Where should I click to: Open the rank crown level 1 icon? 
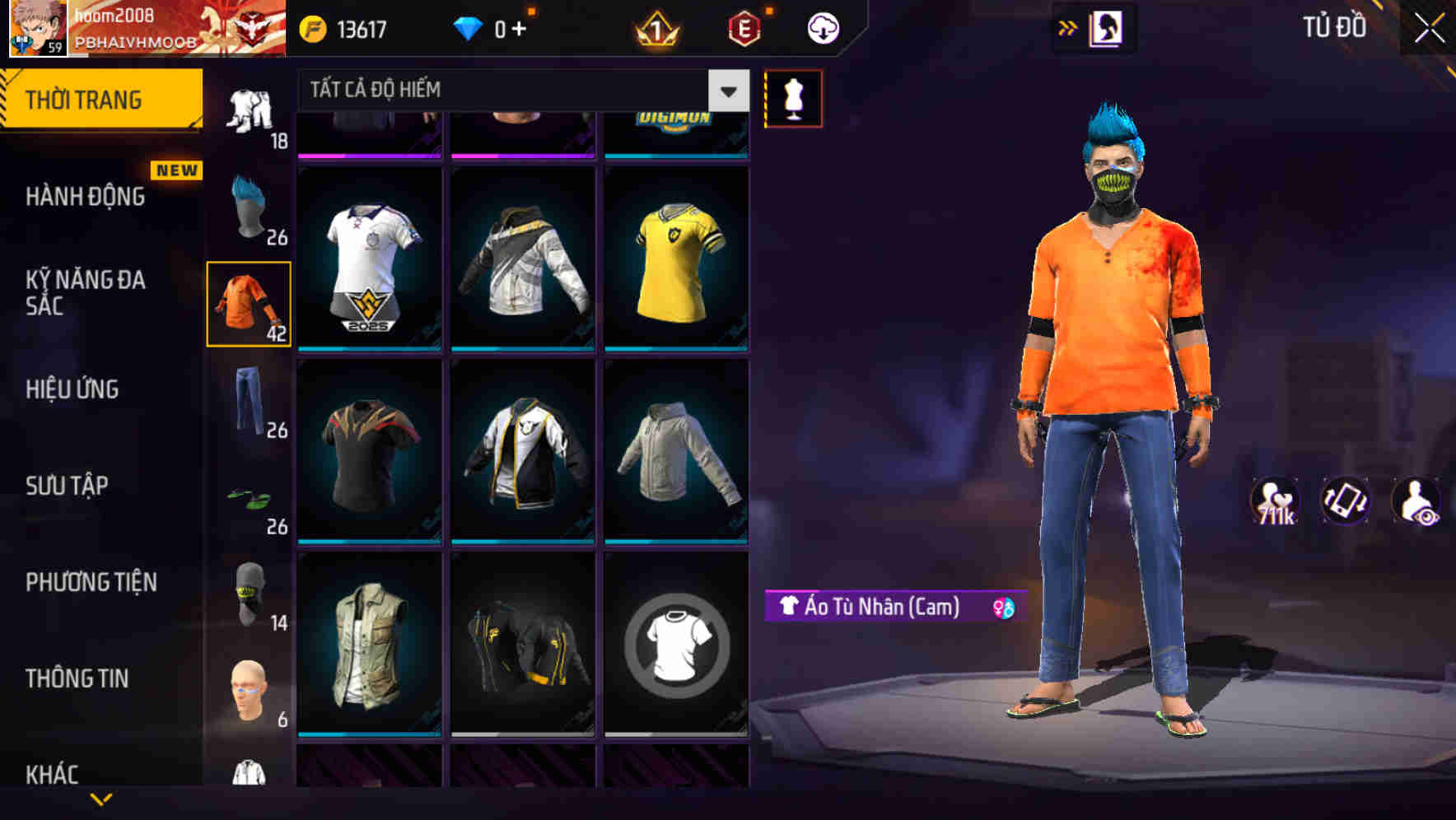click(x=655, y=27)
